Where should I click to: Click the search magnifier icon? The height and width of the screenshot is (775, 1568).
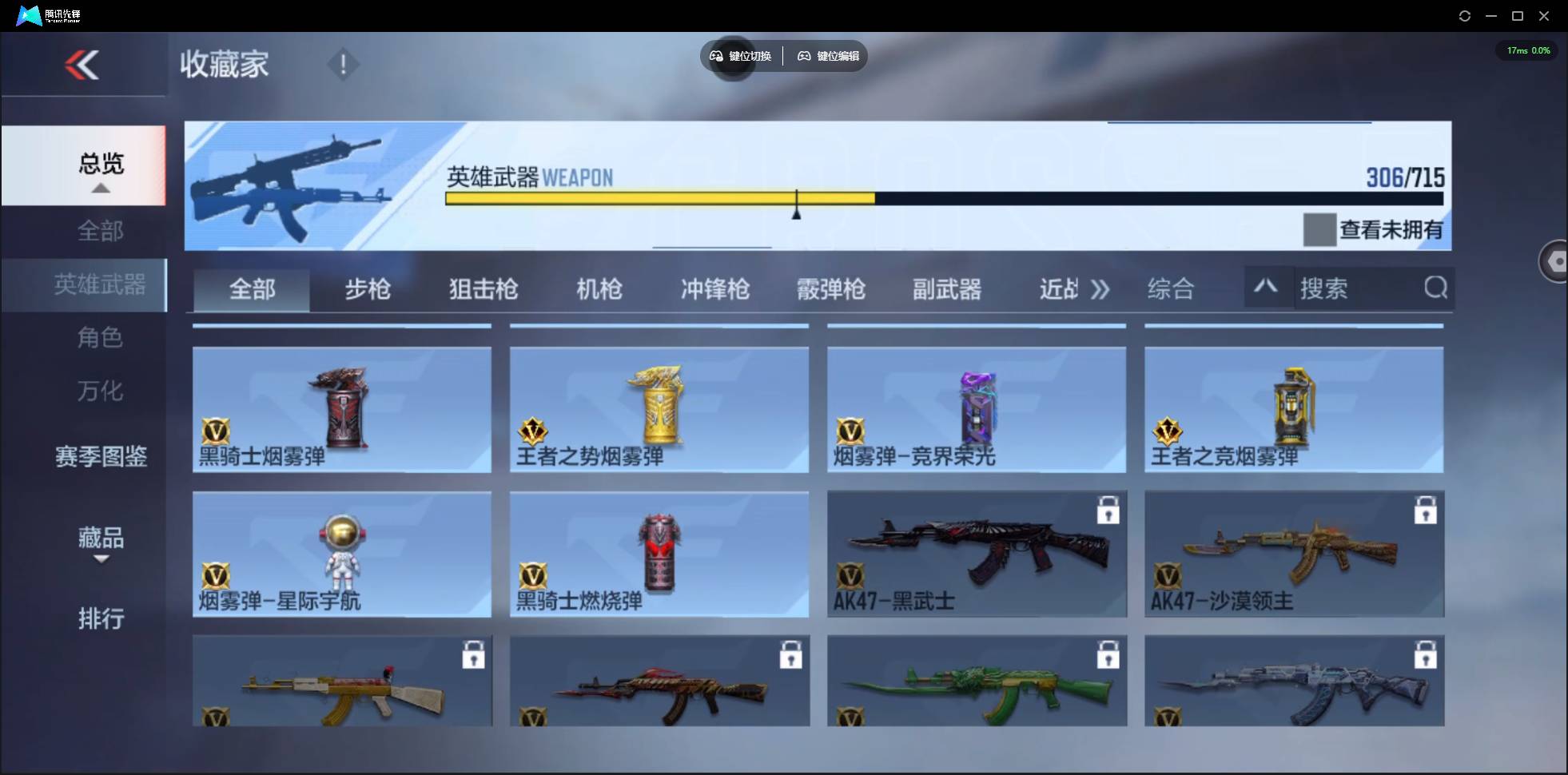pos(1436,288)
